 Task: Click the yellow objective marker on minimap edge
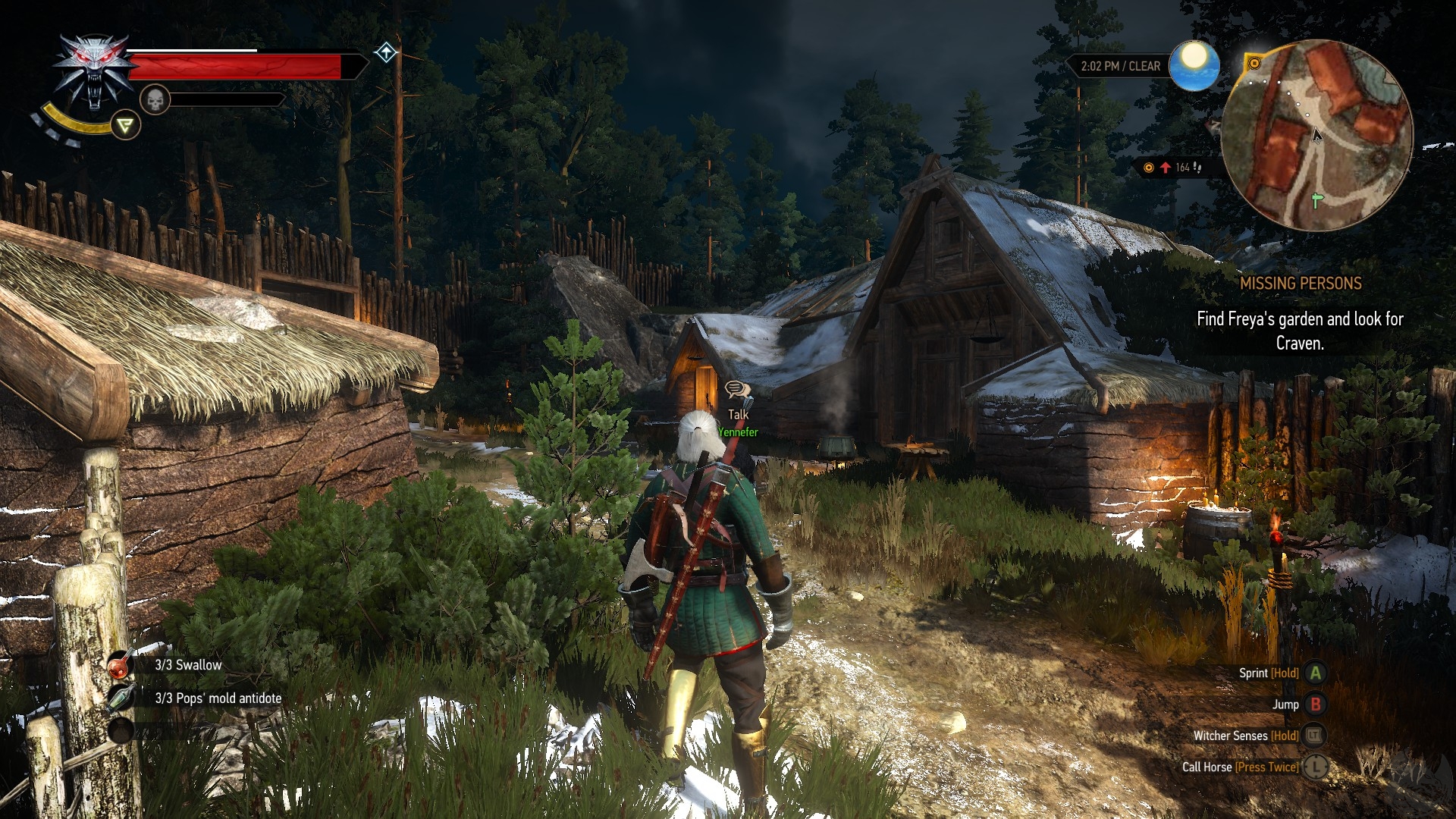click(1254, 64)
